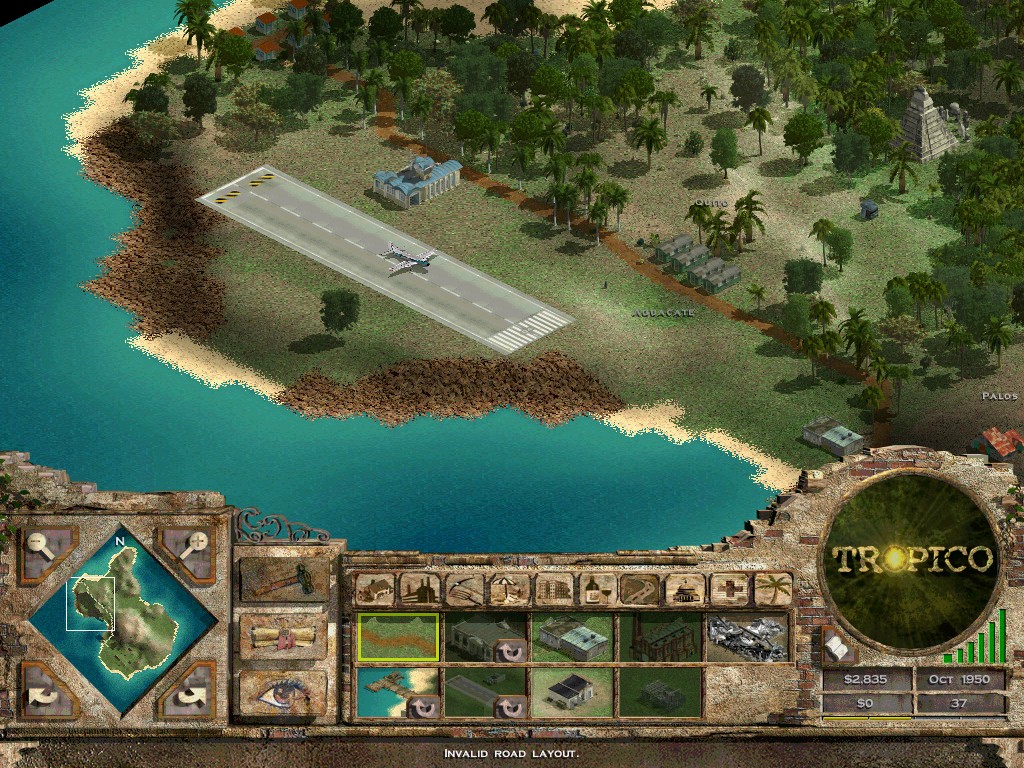The width and height of the screenshot is (1024, 768).
Task: Switch to the red cross health tab
Action: 730,589
